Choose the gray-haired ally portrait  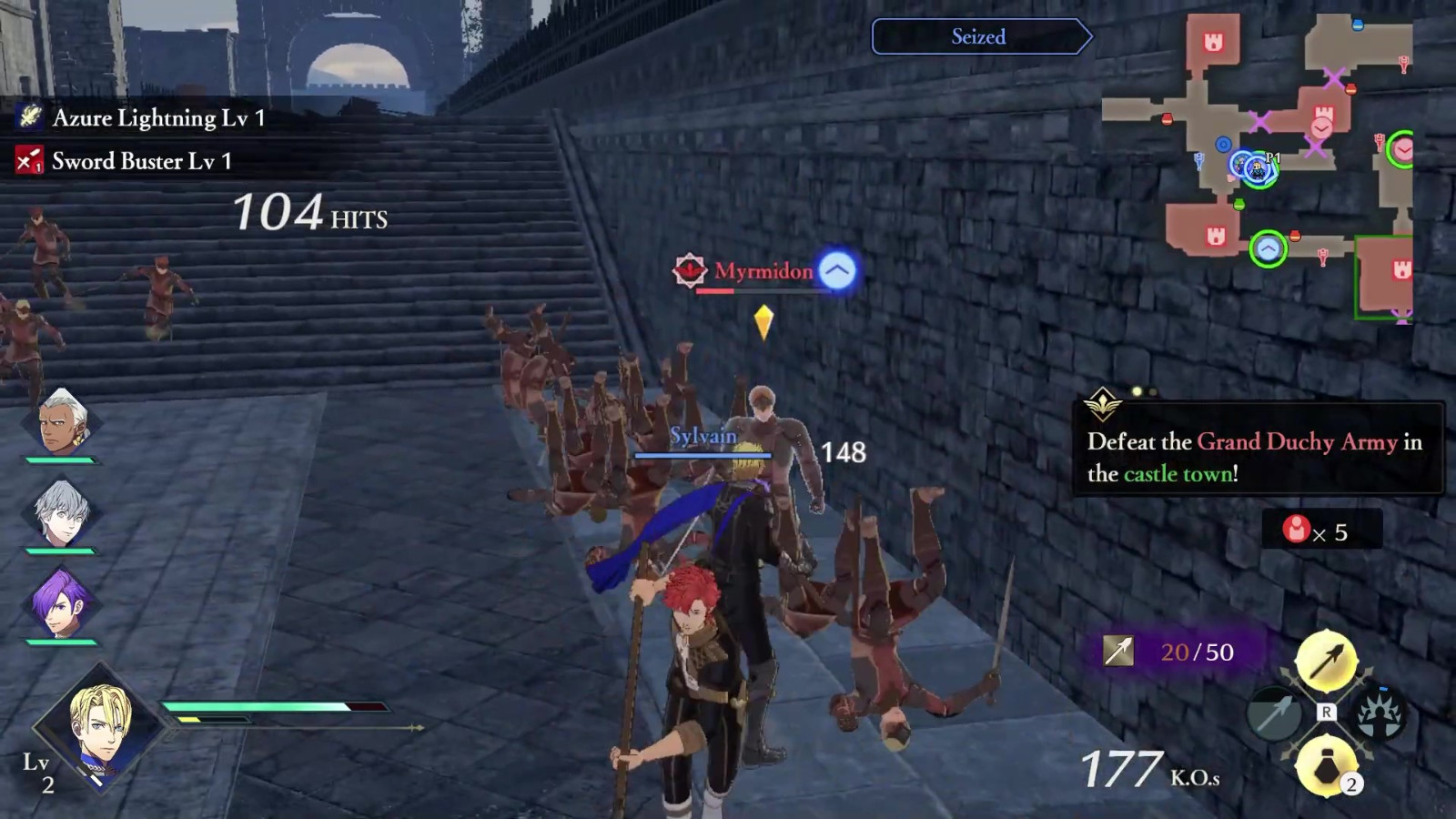click(60, 513)
